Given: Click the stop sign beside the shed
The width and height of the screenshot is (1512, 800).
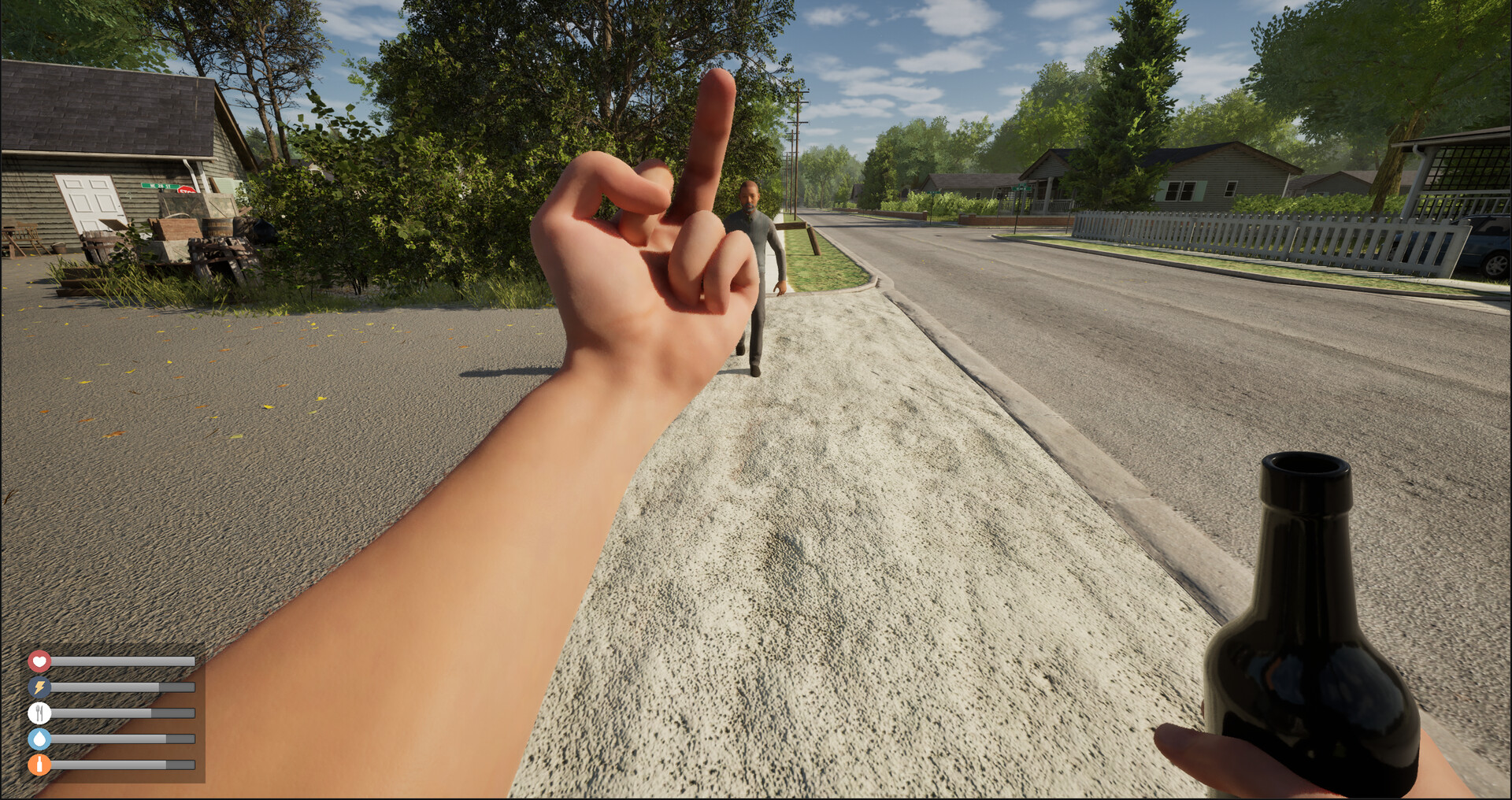Looking at the screenshot, I should pyautogui.click(x=187, y=190).
